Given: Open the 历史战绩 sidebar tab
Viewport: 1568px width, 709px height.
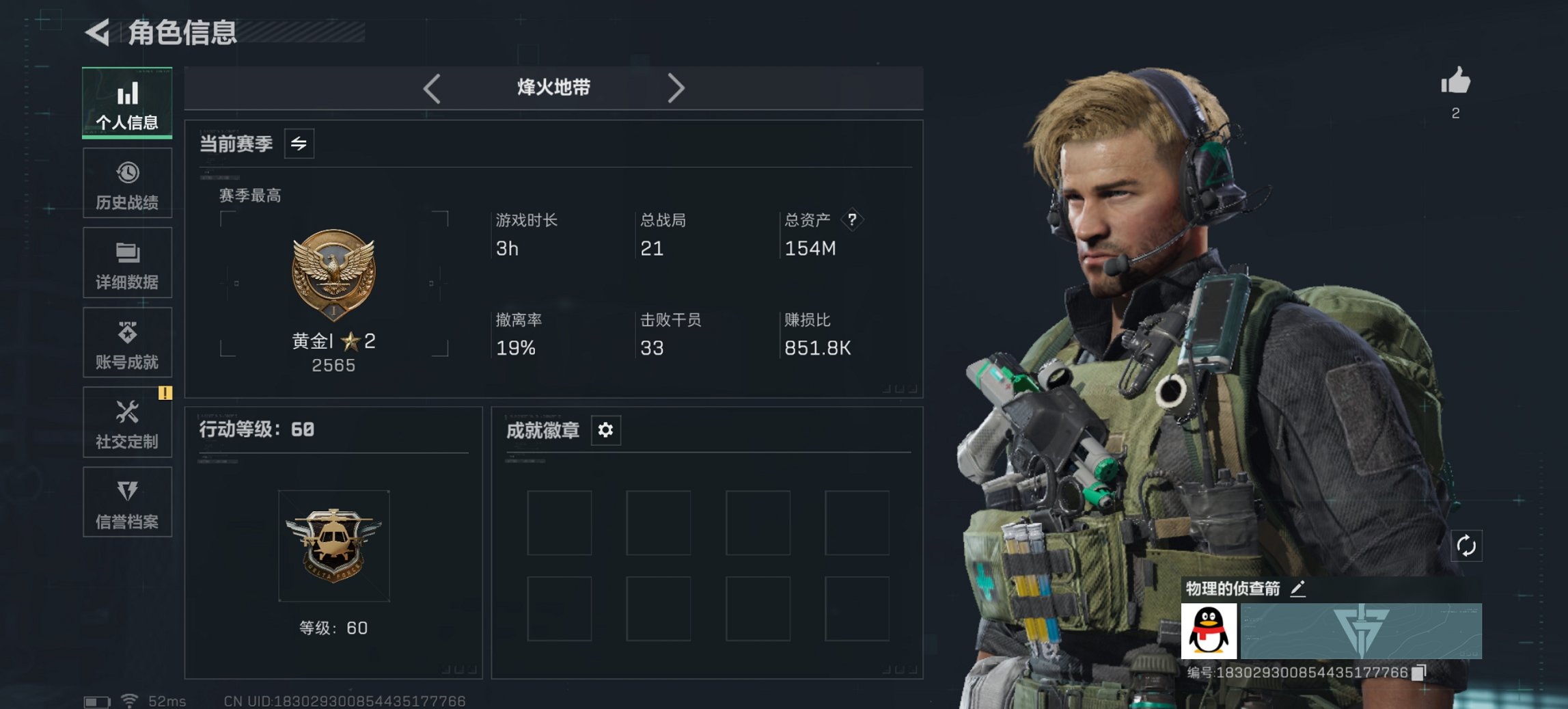Looking at the screenshot, I should click(127, 183).
